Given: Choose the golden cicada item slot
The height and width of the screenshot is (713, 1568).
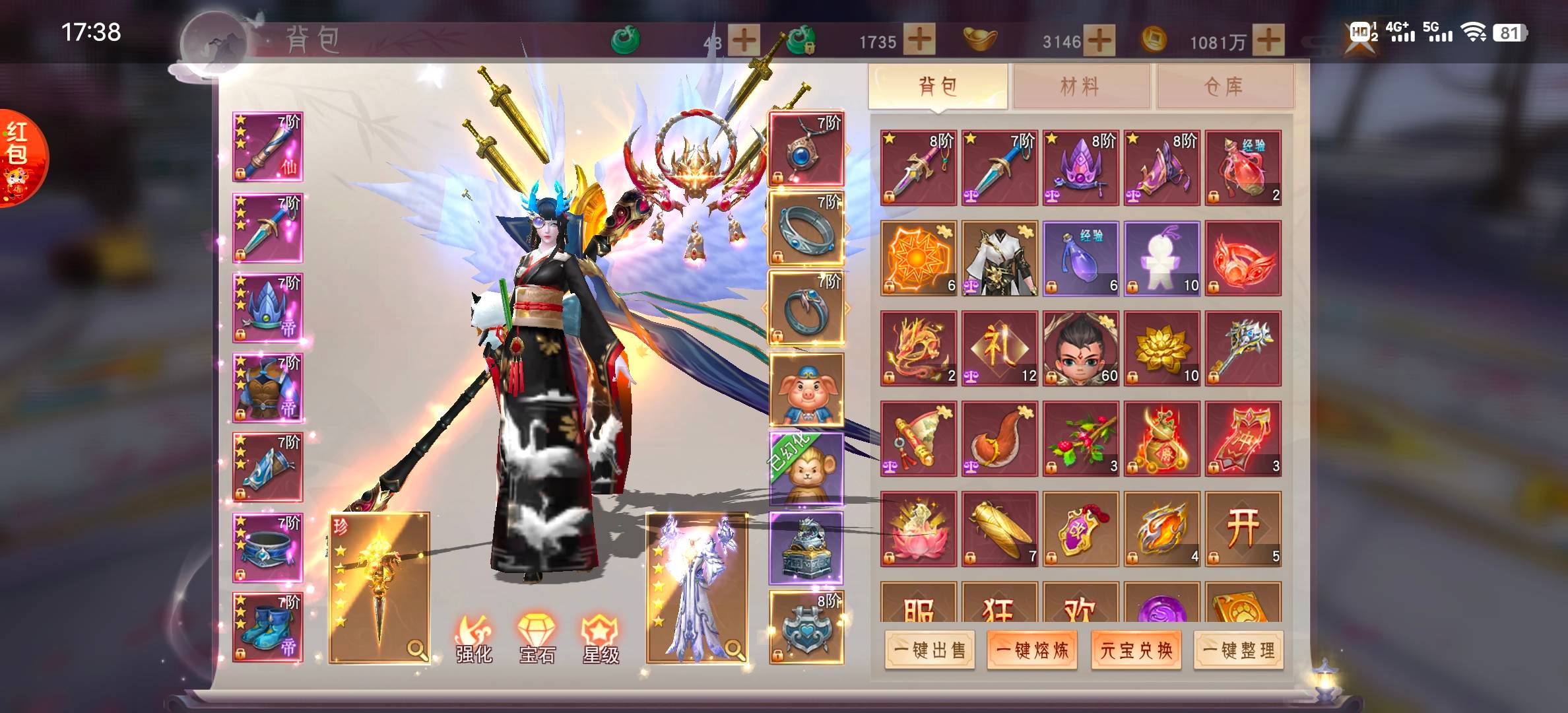Looking at the screenshot, I should 999,529.
